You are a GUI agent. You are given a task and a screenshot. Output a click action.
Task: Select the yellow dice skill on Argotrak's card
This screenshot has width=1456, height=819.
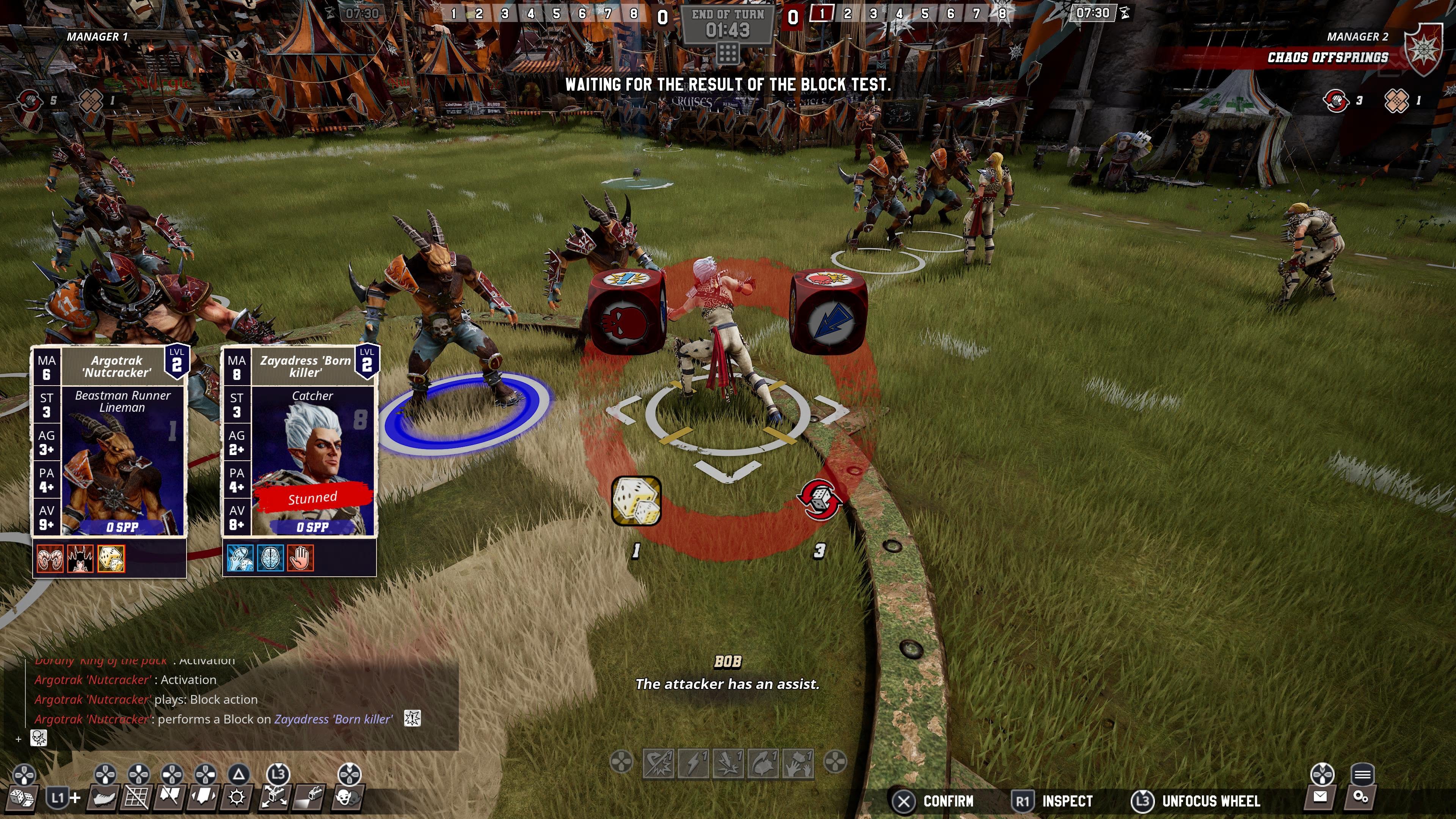coord(111,559)
